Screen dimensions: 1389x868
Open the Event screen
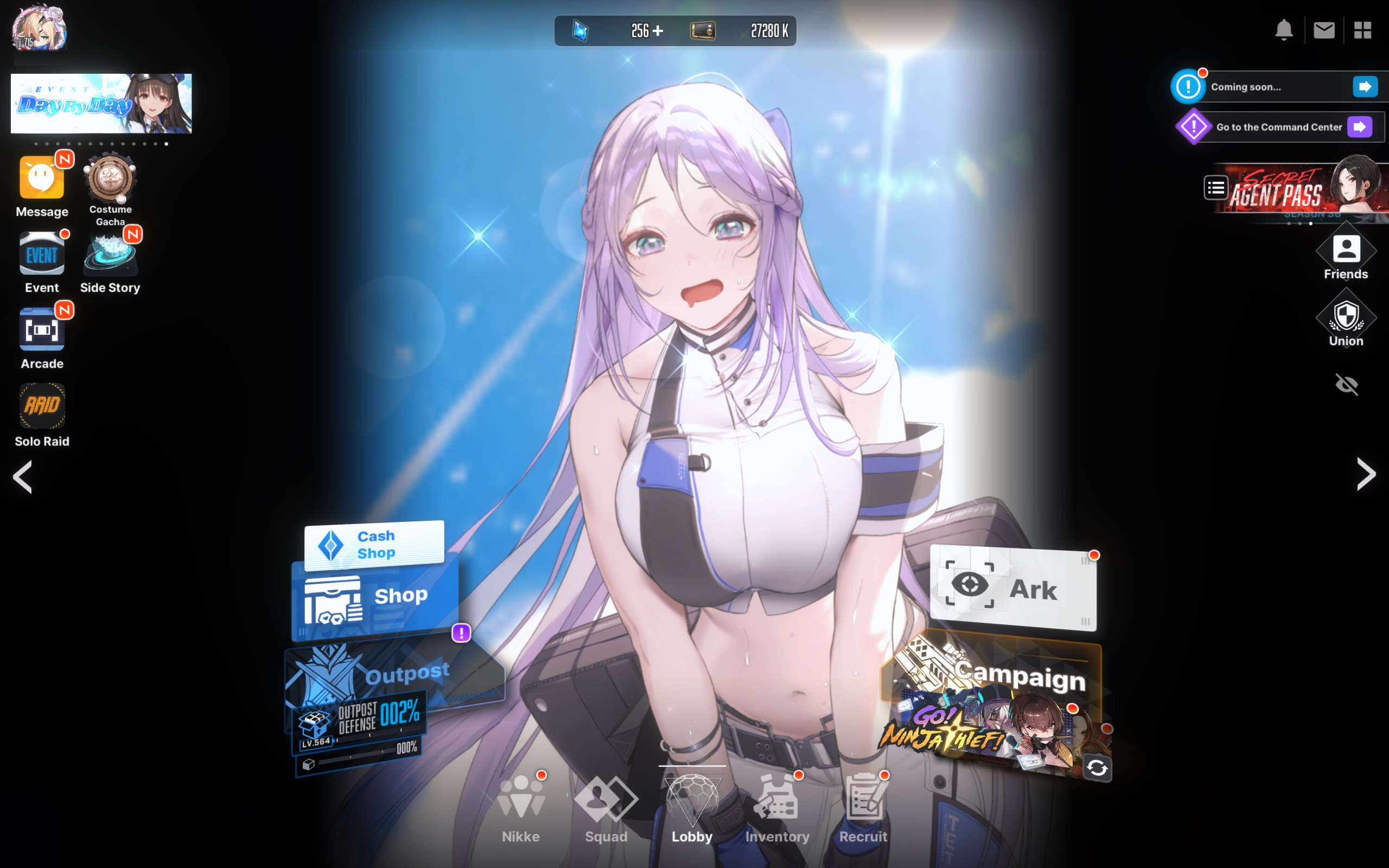41,253
